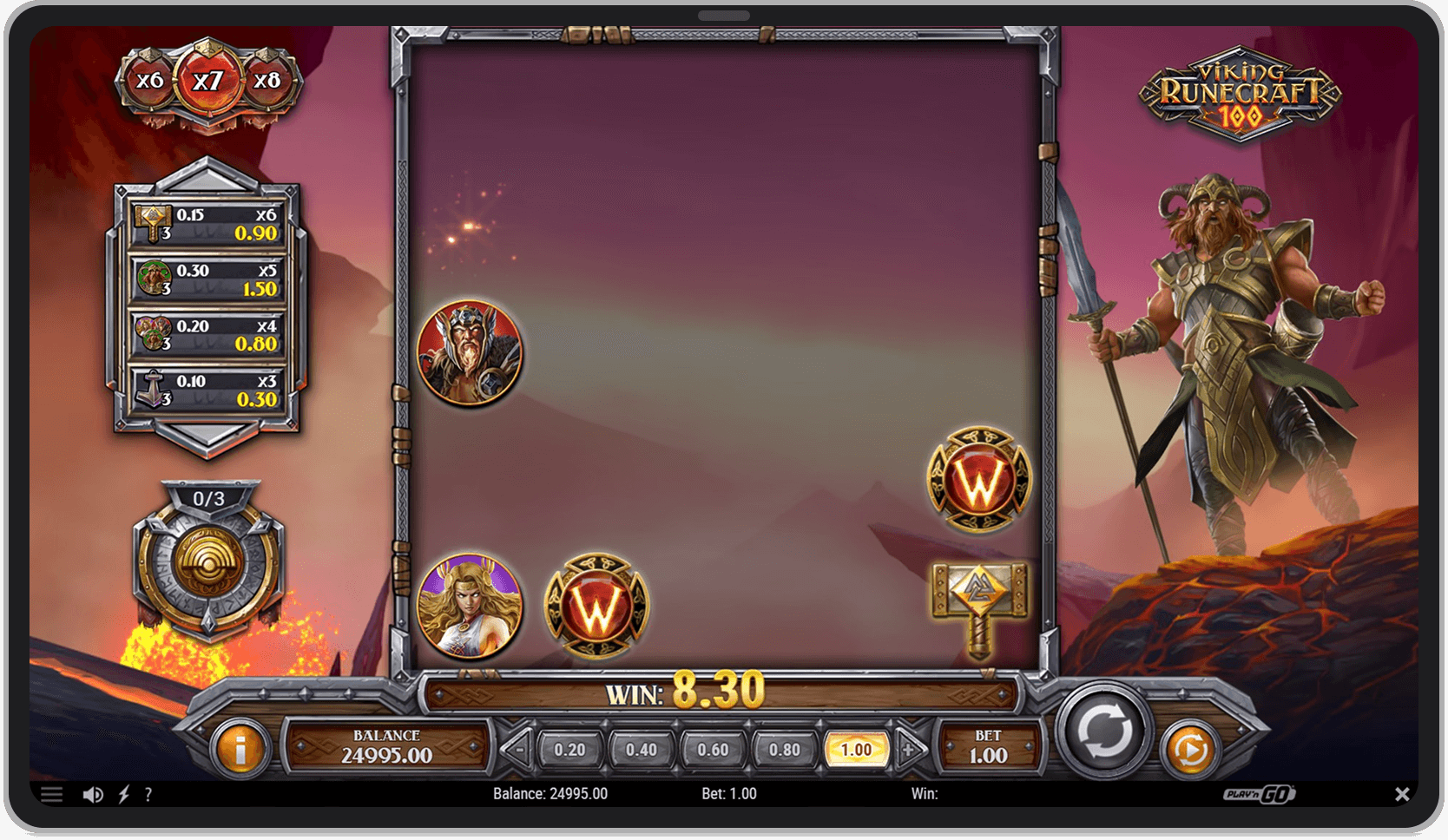
Task: Click the 0/3 charge meter medallion
Action: click(208, 564)
